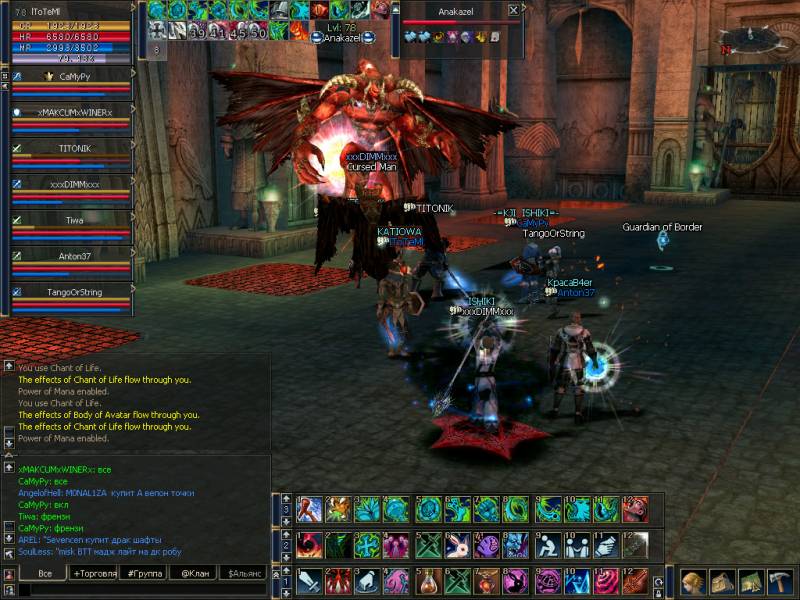
Task: Select party member CaMyPy
Action: pos(70,76)
